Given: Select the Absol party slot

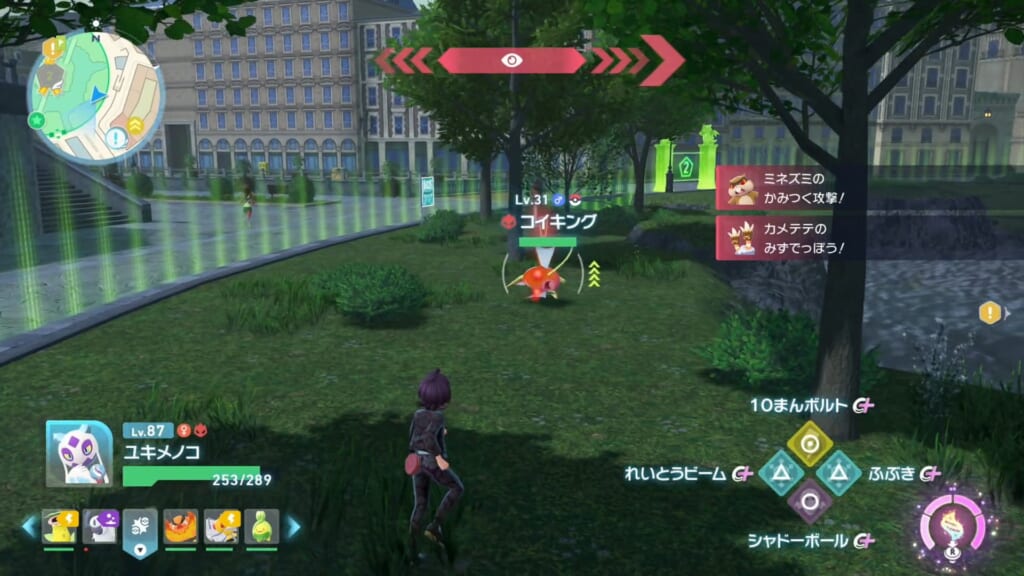Looking at the screenshot, I should click(x=100, y=526).
